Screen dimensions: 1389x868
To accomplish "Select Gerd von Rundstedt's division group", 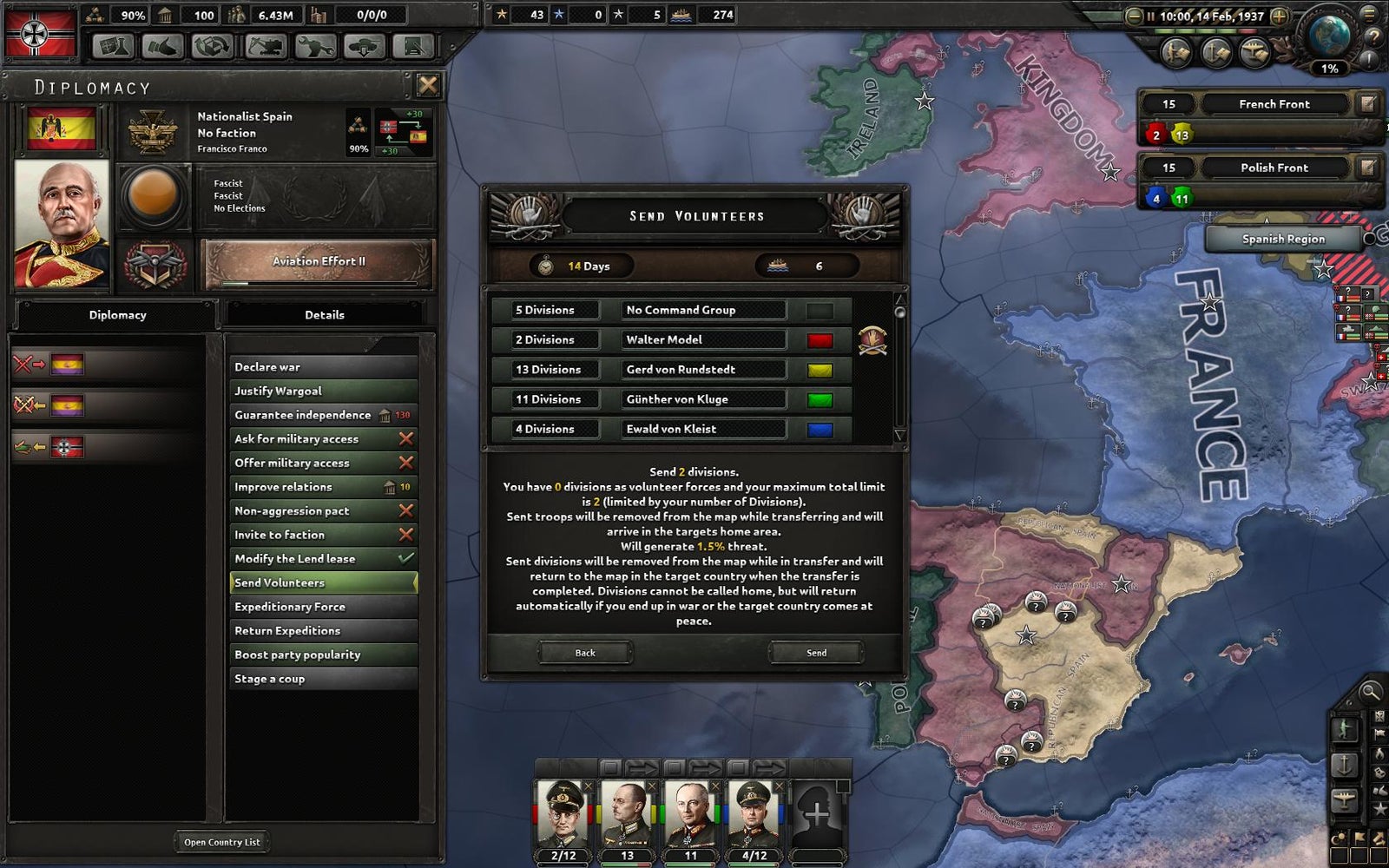I will [x=703, y=369].
